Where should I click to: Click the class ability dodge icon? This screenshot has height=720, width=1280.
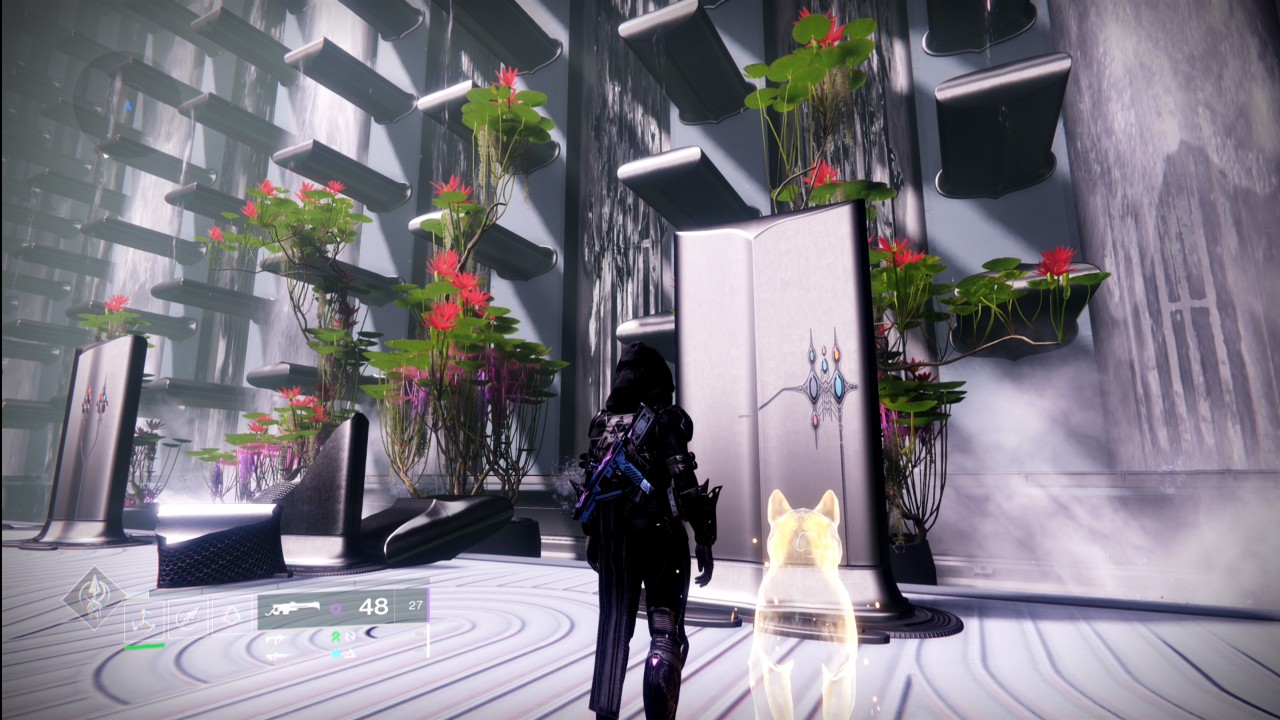click(143, 617)
